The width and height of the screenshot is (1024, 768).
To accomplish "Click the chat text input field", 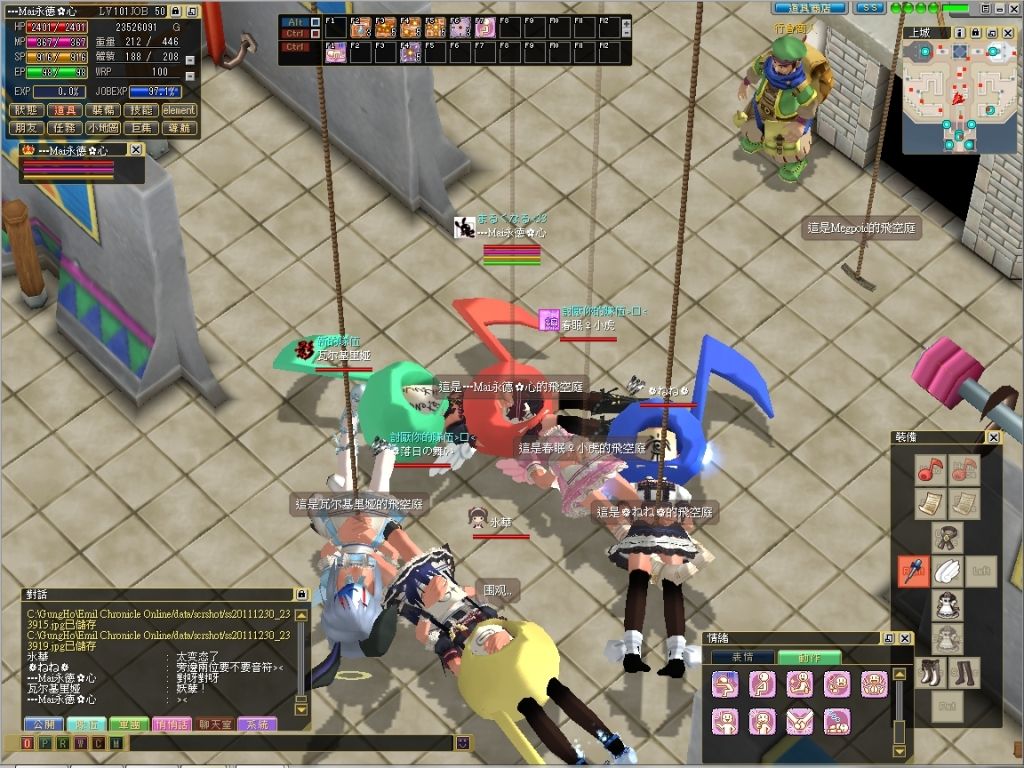I will tap(290, 743).
